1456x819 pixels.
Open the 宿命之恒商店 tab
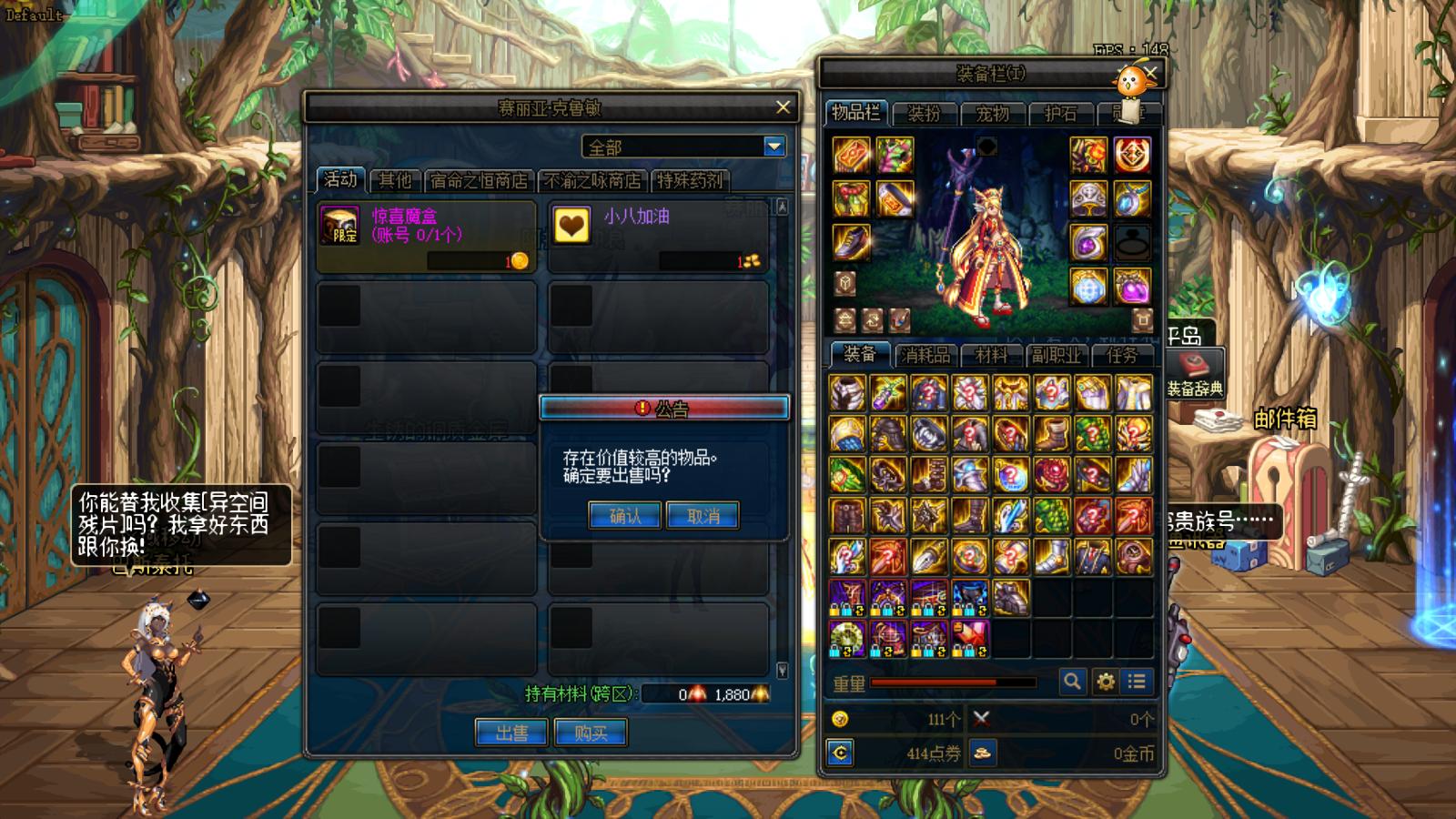[x=479, y=180]
